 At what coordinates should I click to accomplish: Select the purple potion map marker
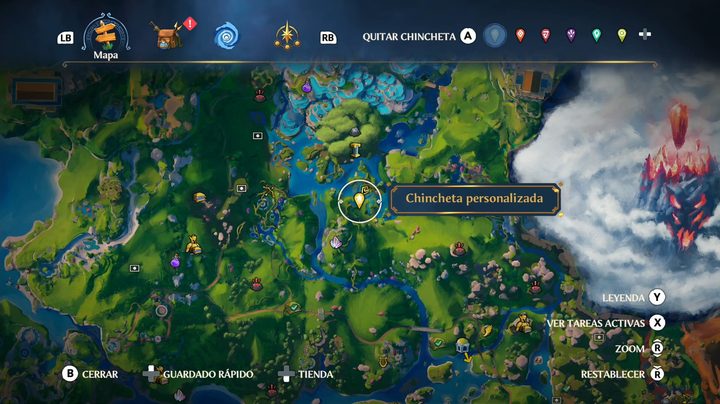[176, 262]
